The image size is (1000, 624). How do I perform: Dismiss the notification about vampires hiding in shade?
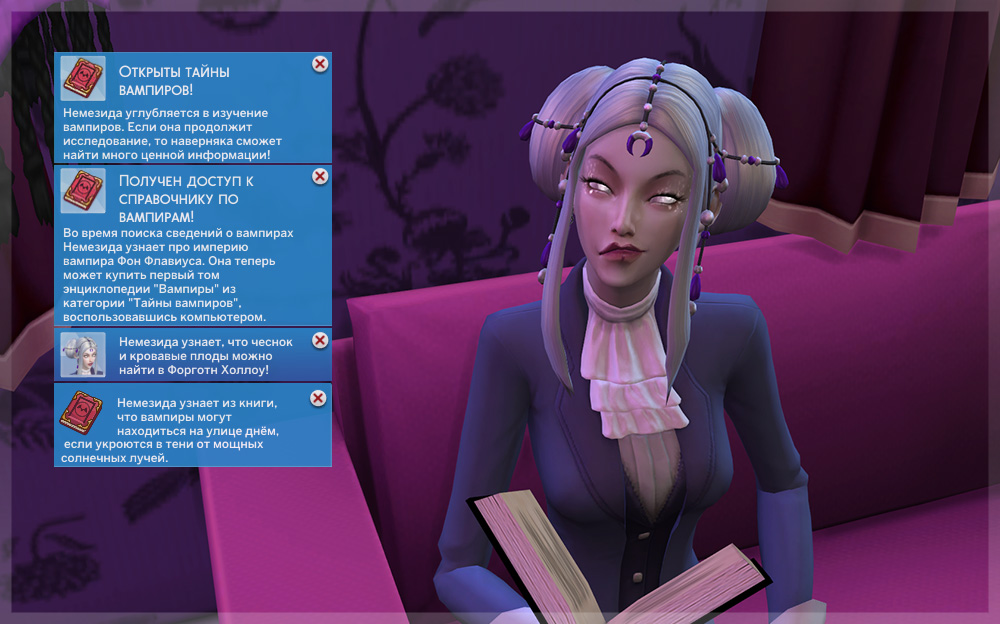pyautogui.click(x=318, y=398)
